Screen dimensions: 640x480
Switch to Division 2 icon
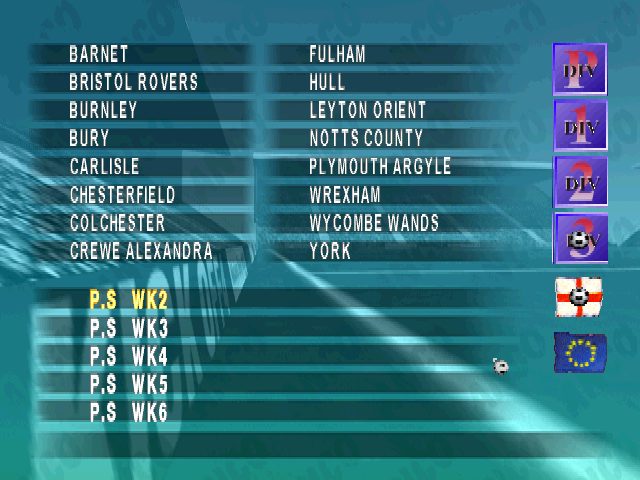(580, 182)
